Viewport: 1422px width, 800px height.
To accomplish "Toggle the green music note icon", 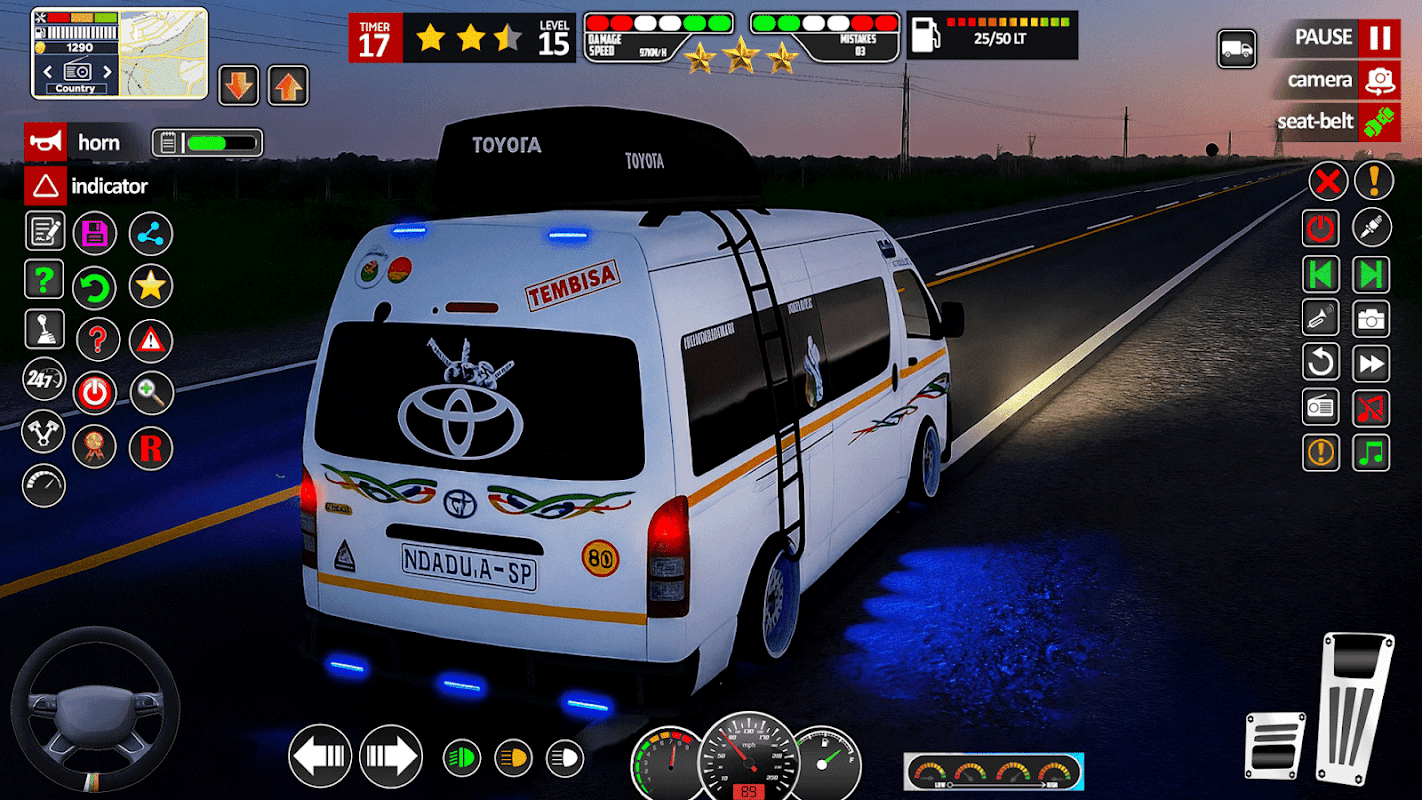I will 1371,452.
